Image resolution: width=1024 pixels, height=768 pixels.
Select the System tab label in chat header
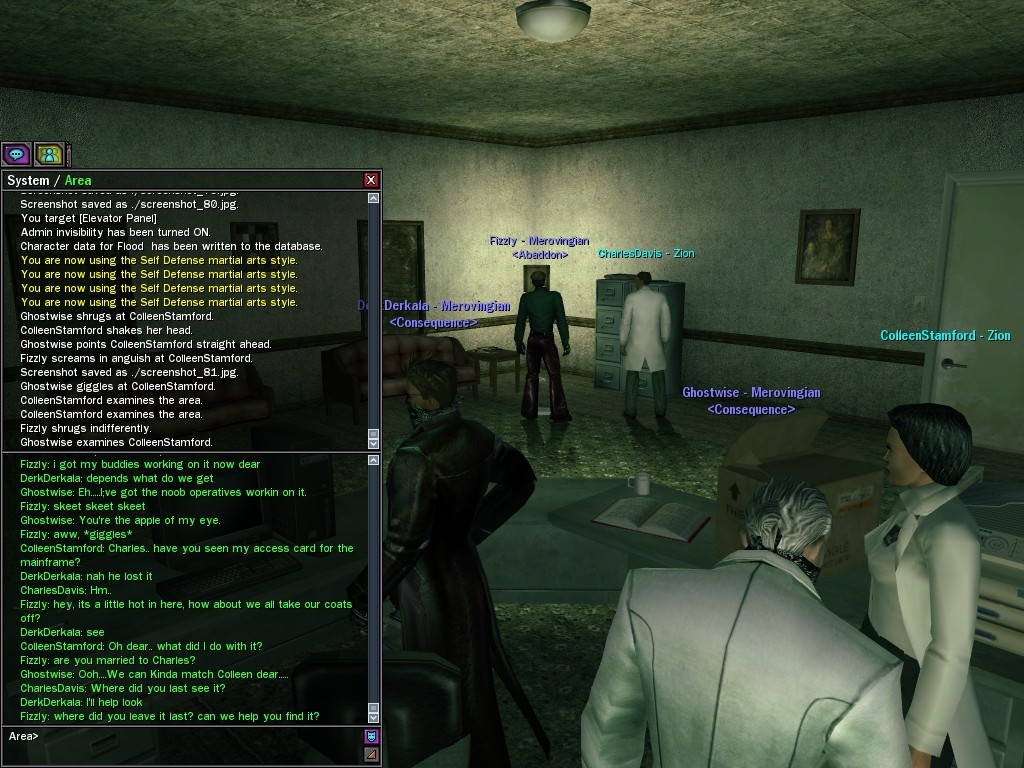pyautogui.click(x=28, y=180)
